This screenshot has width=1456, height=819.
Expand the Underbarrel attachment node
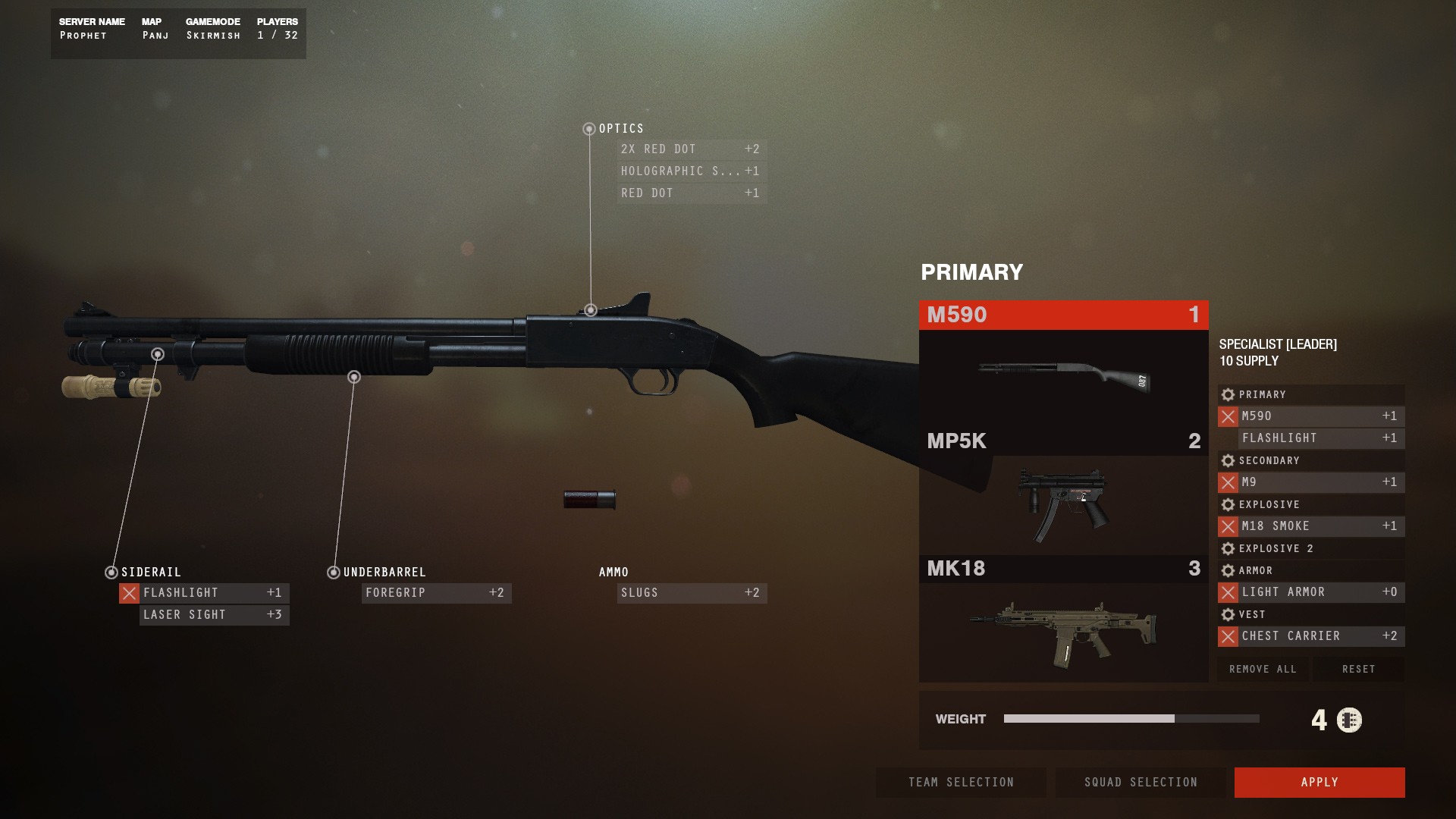tap(334, 573)
